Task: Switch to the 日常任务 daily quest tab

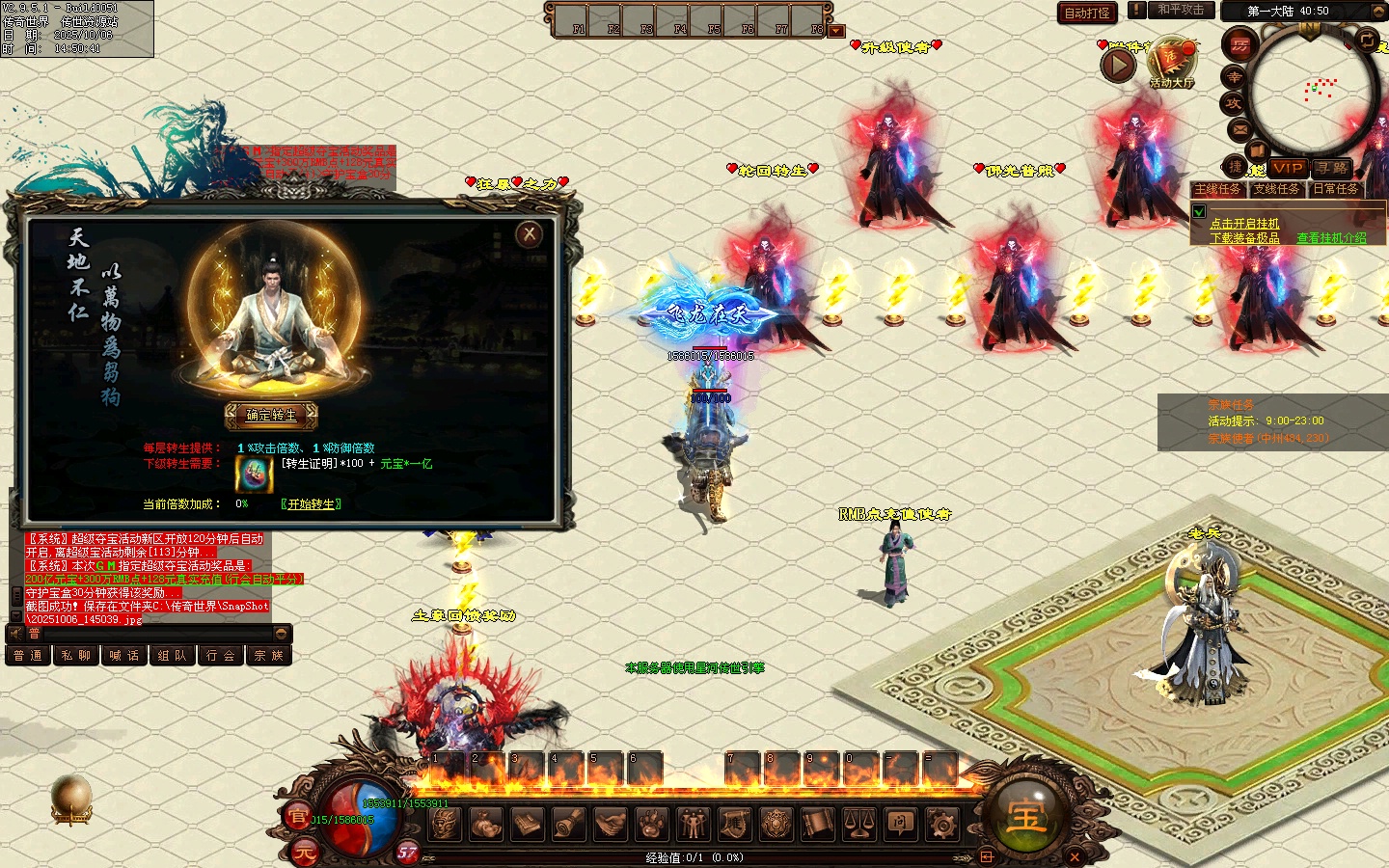Action: coord(1336,189)
